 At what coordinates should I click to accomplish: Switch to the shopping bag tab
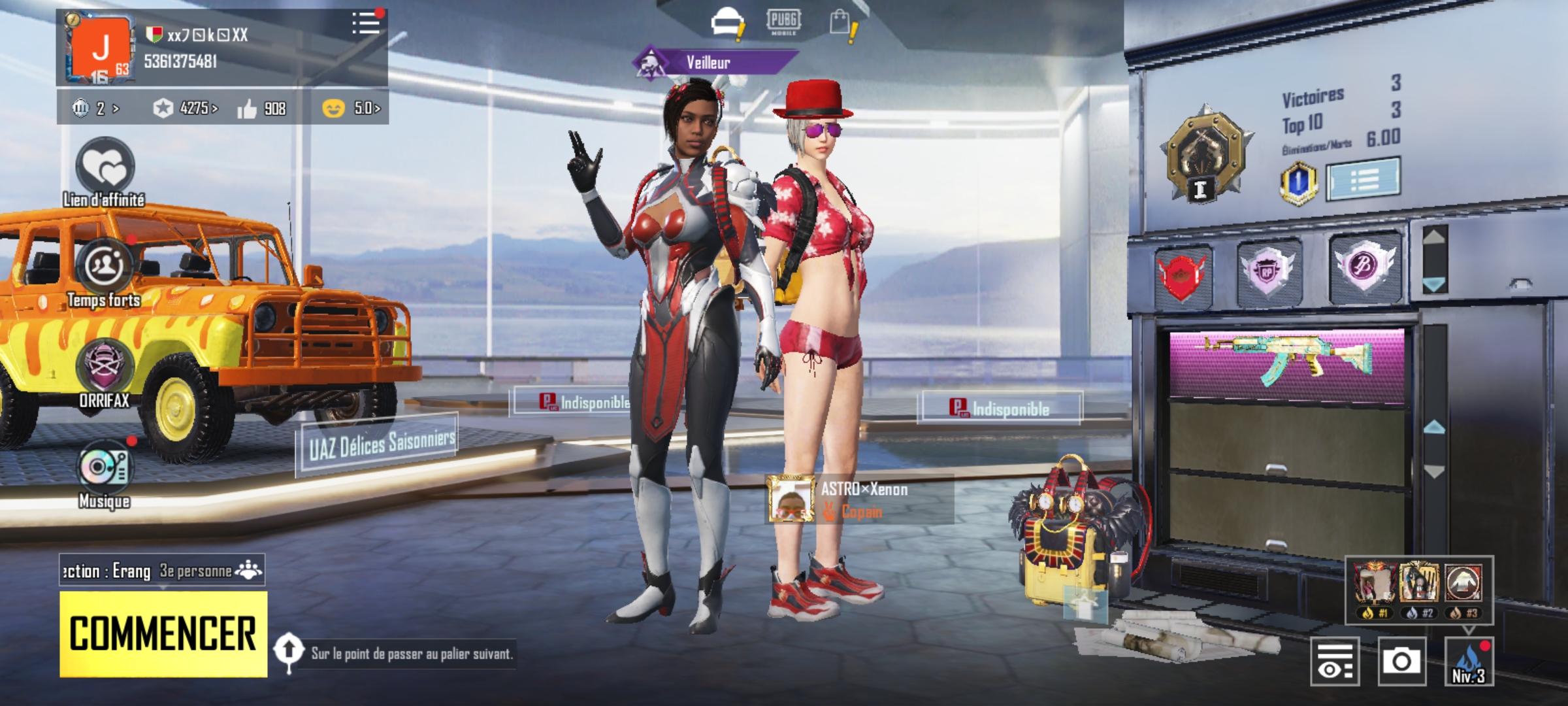[x=841, y=24]
